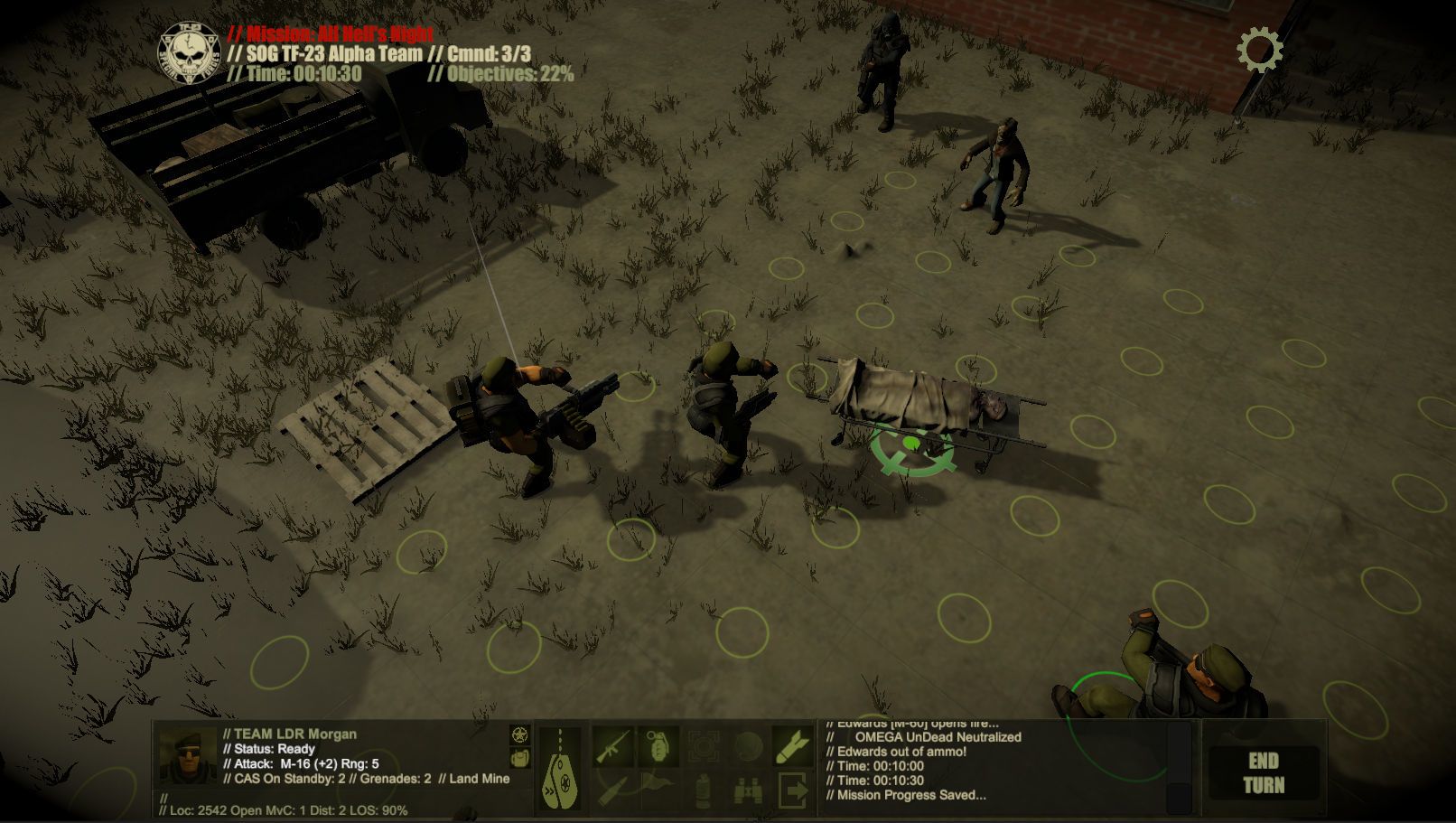Select the grenade throw icon

(x=658, y=746)
